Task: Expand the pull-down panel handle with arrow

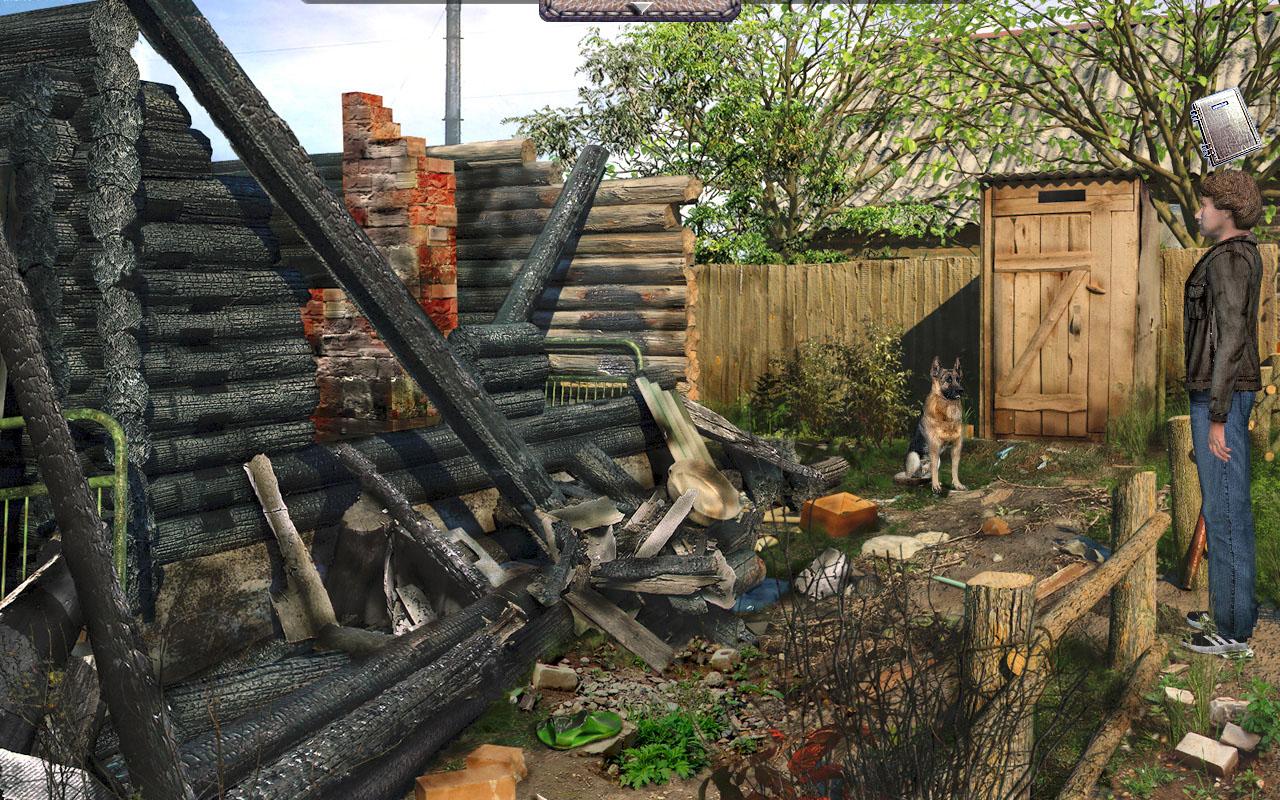Action: 640,9
